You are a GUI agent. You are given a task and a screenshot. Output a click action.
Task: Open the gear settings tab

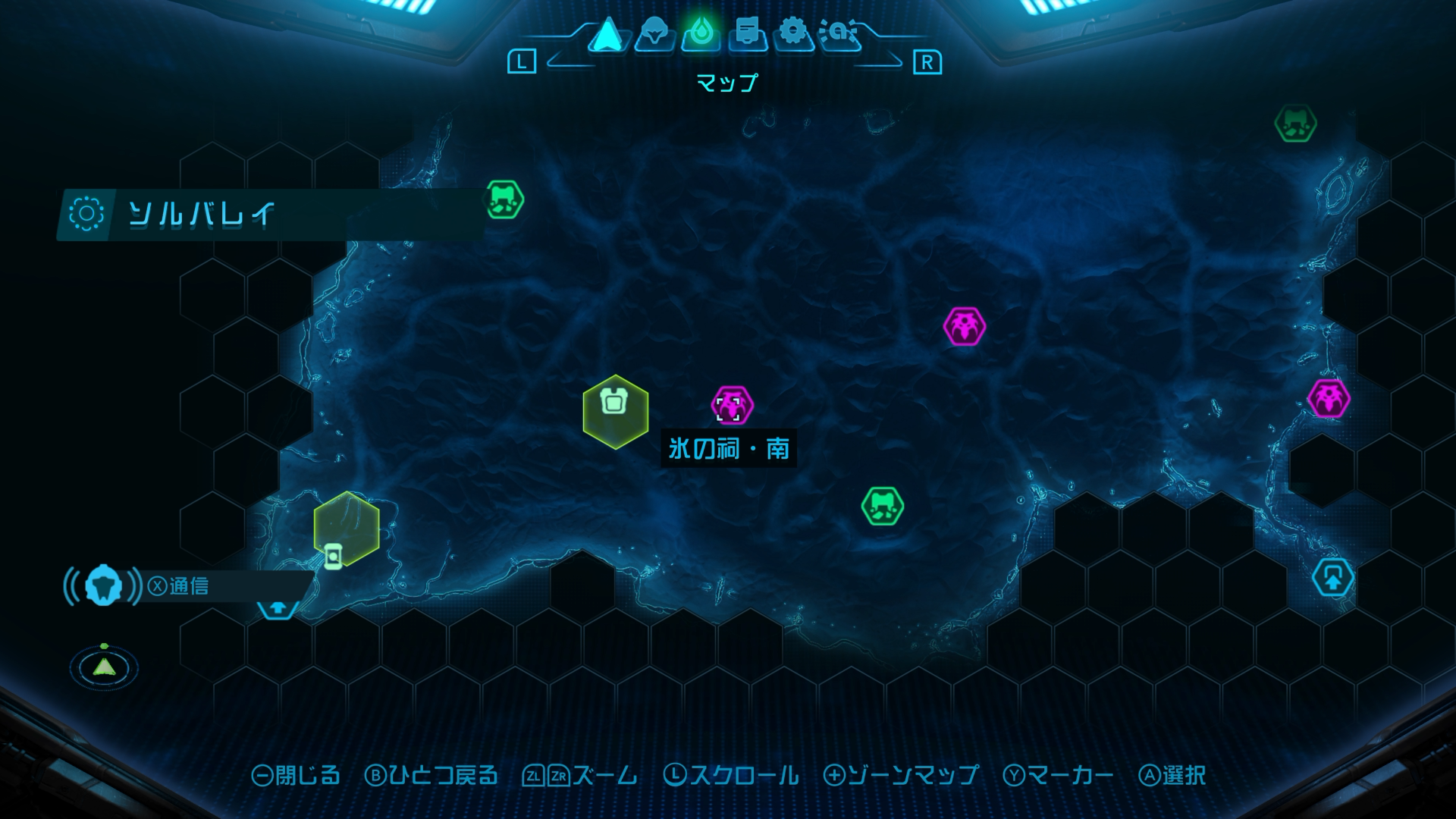pos(793,34)
